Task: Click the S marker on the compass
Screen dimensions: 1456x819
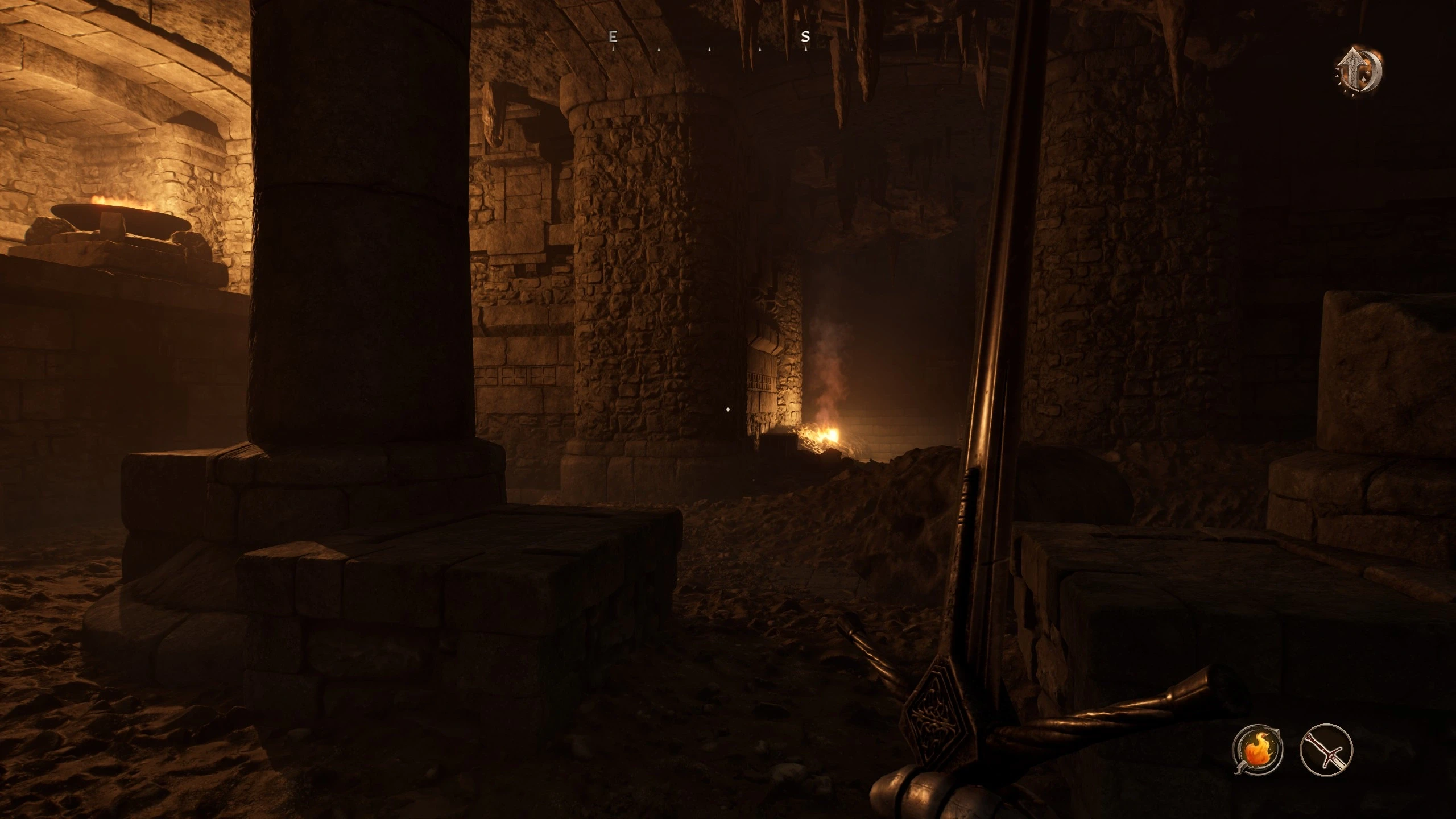Action: pos(805,37)
